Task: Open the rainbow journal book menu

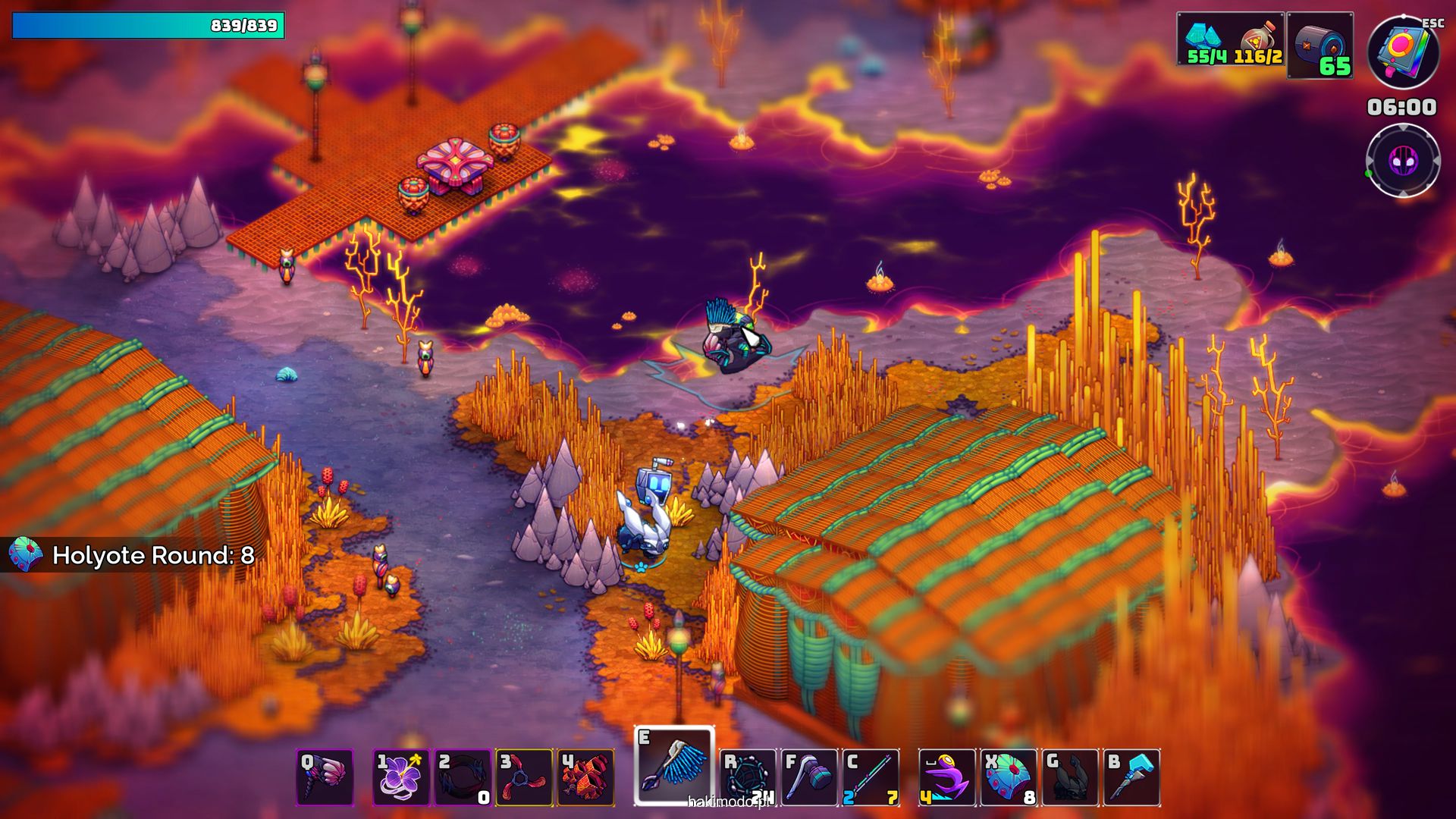Action: click(1403, 52)
